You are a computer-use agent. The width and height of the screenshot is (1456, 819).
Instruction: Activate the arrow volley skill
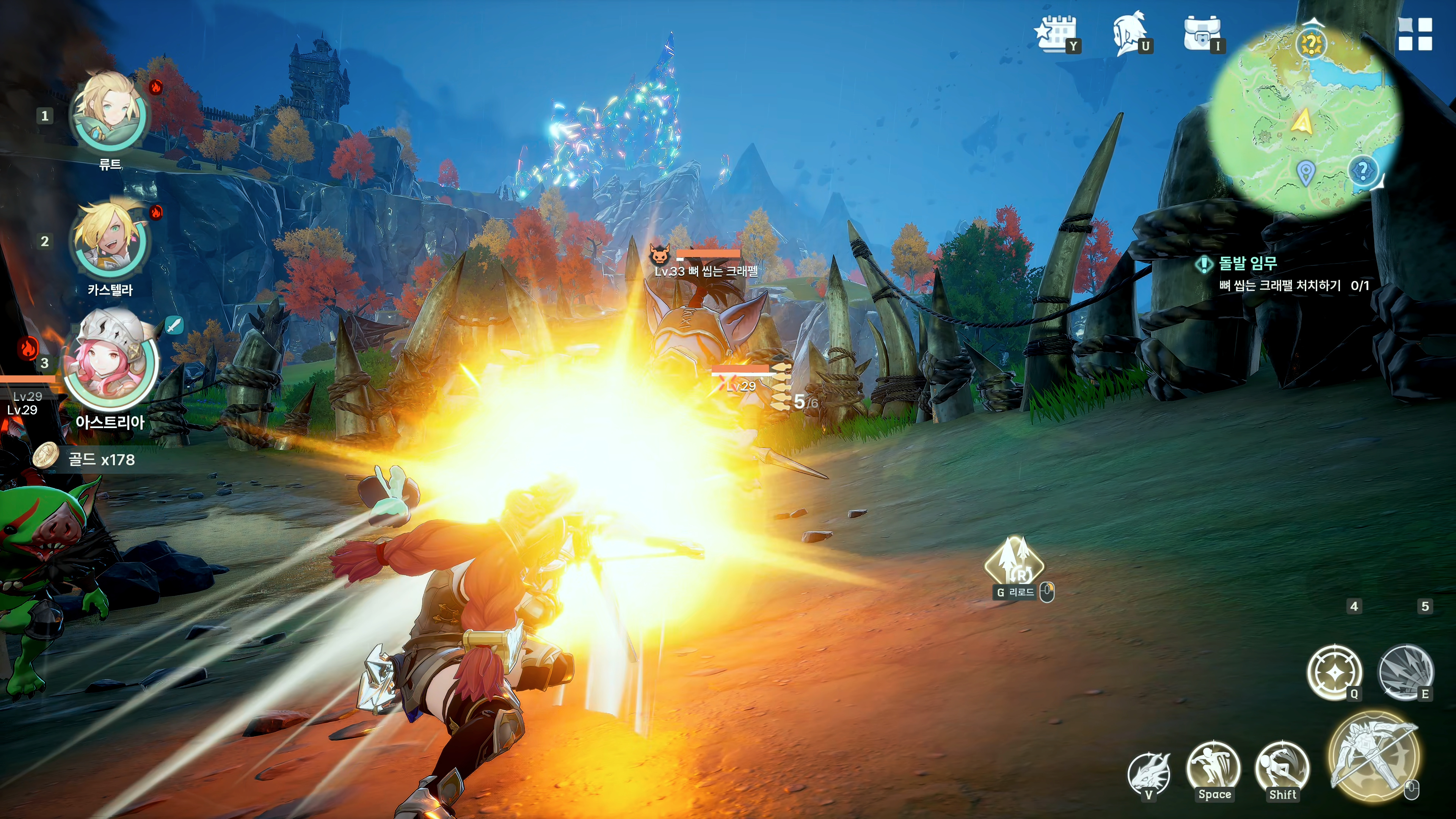1406,672
